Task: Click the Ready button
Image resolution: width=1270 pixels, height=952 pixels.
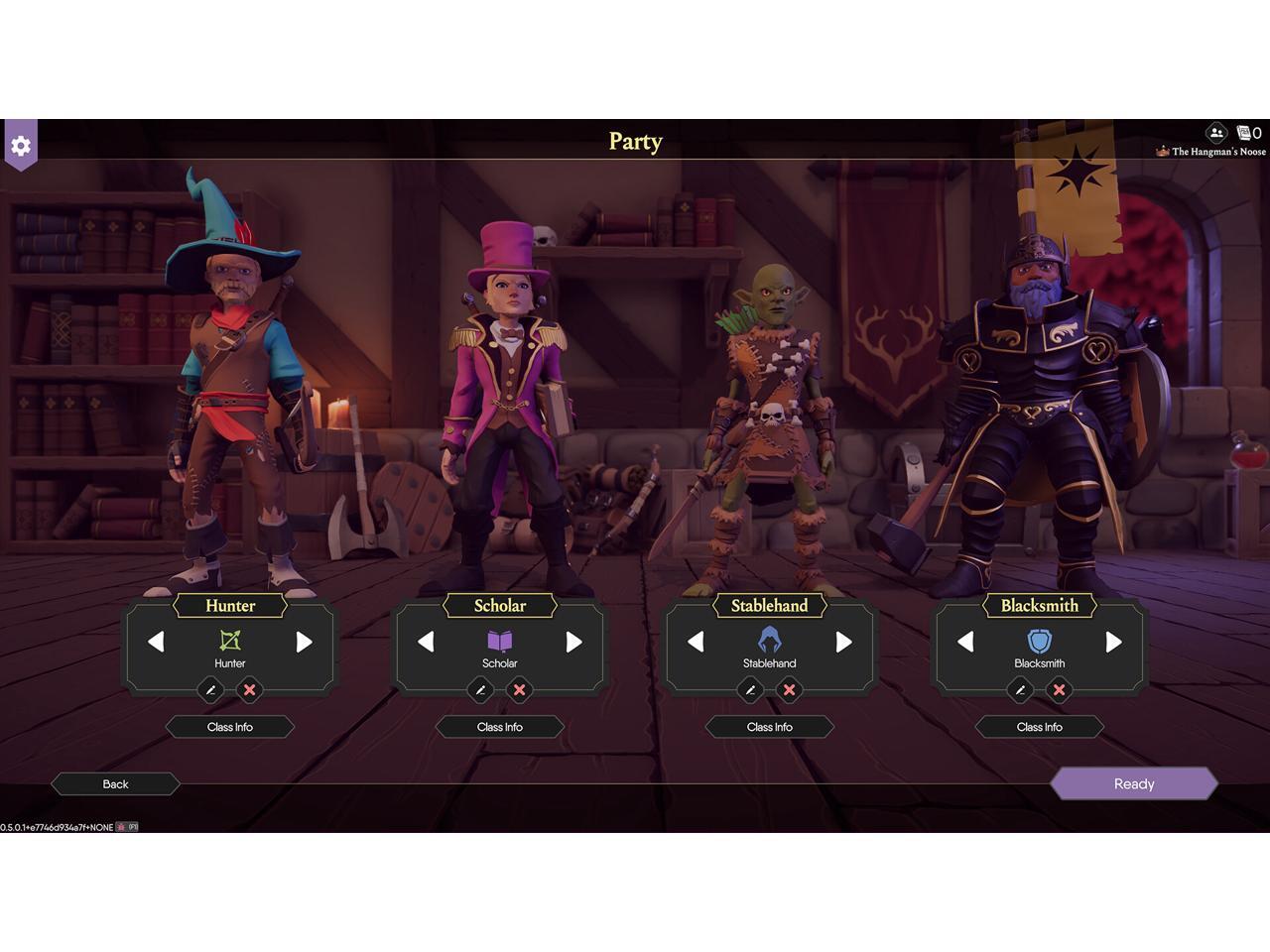Action: pyautogui.click(x=1133, y=783)
